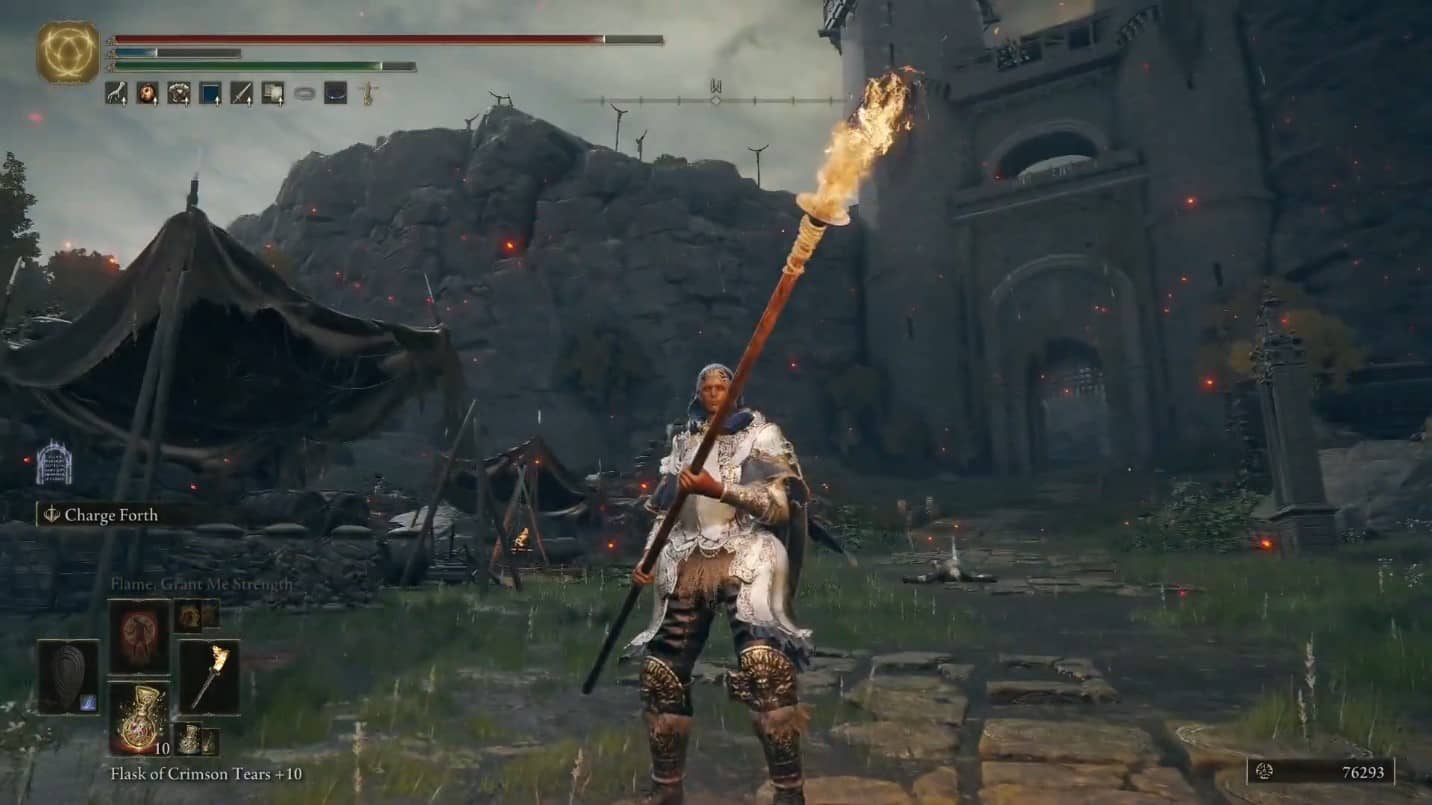
Task: Expand the secondary spell thumbnails above the torch slot
Action: point(197,615)
